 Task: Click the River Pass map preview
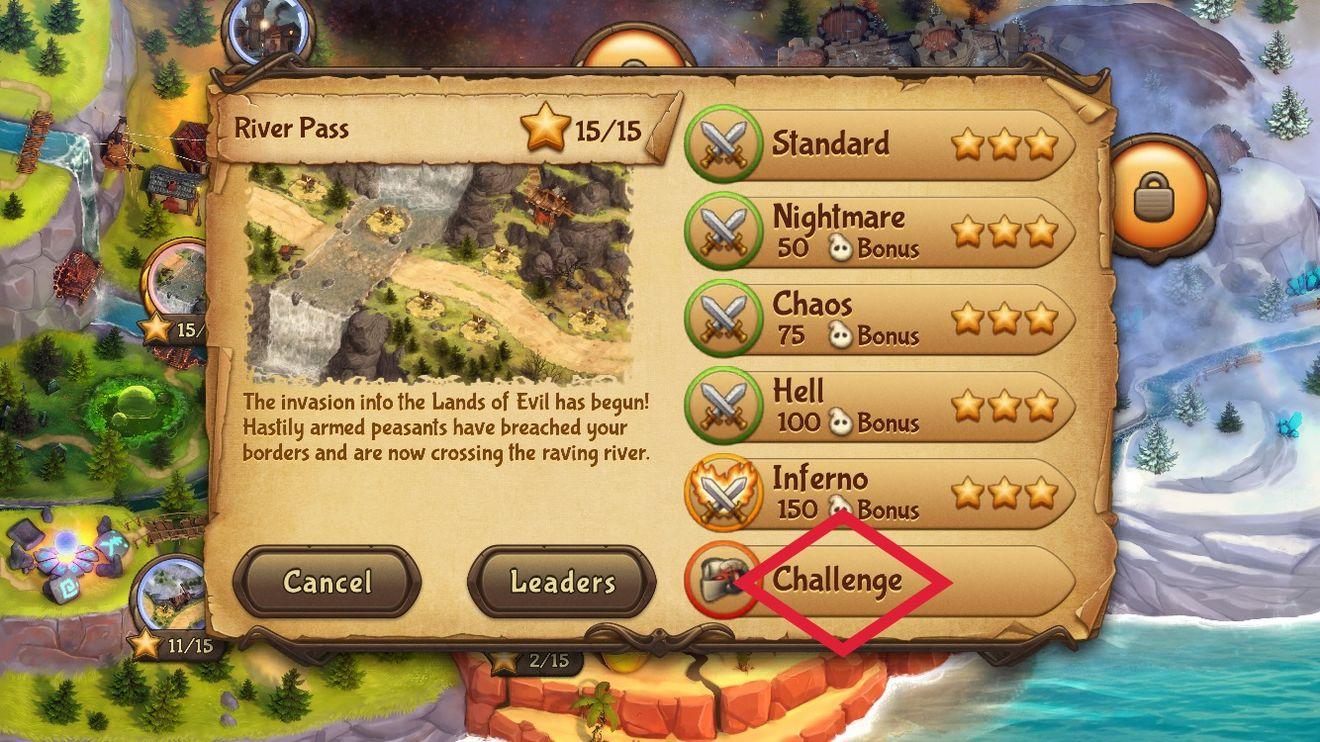point(440,275)
